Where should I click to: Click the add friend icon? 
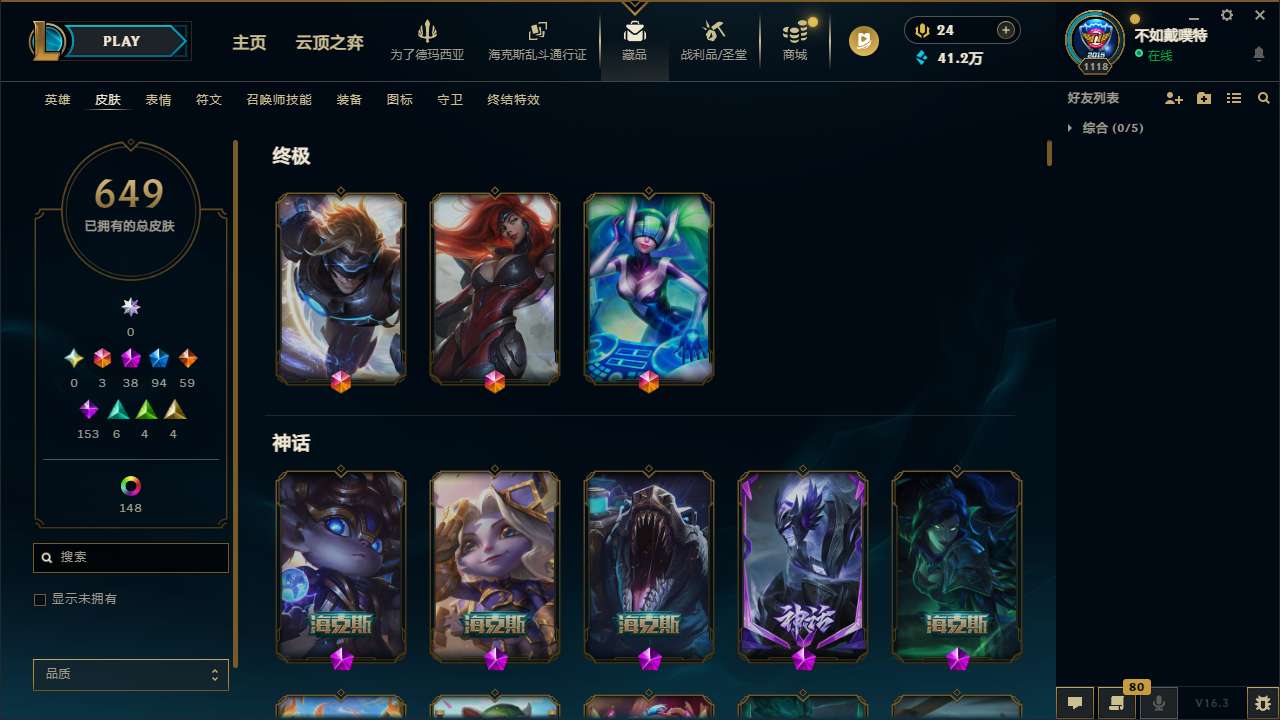1174,98
